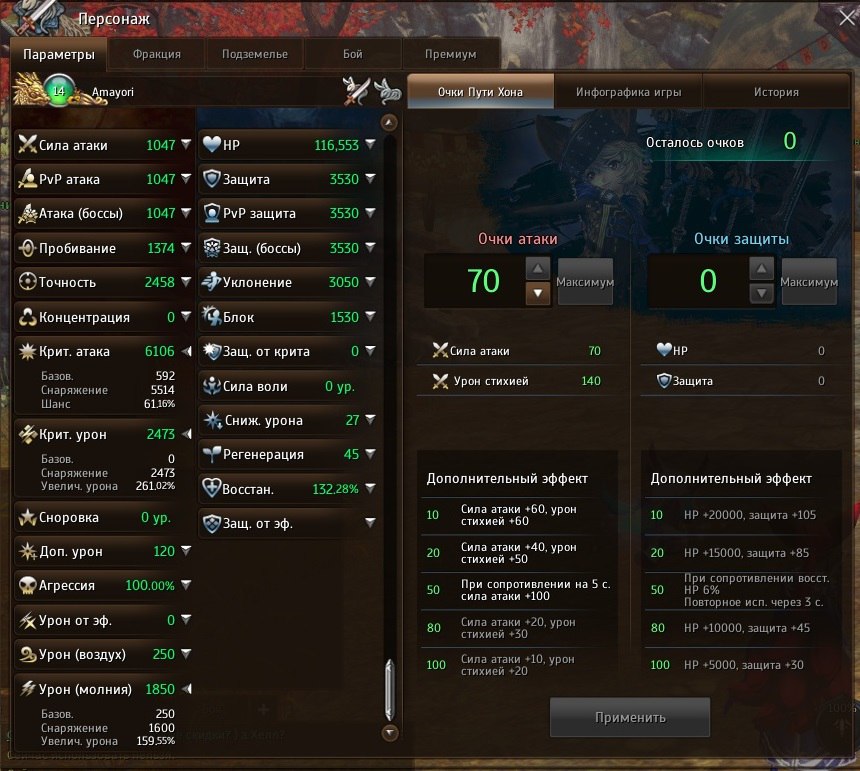This screenshot has width=860, height=771.
Task: Expand the Точность stat row
Action: [186, 283]
